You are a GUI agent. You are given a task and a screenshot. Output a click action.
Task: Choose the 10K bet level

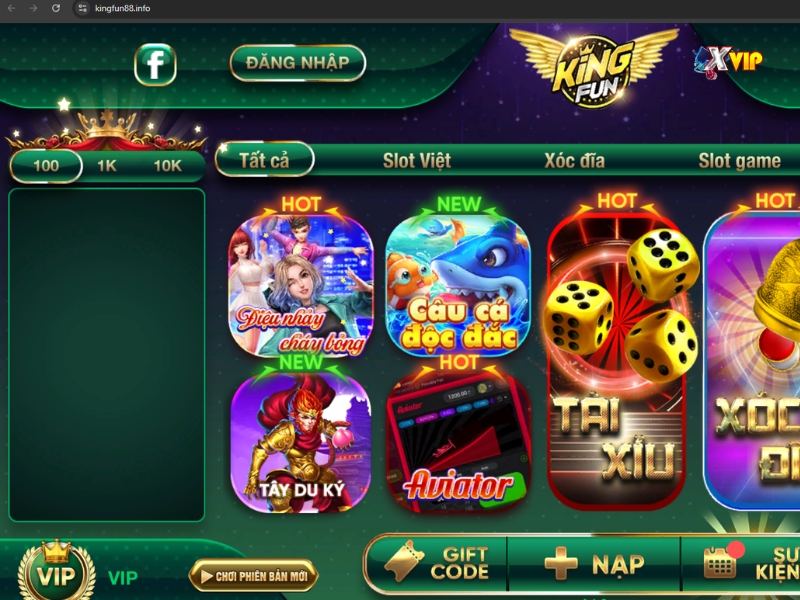(167, 166)
